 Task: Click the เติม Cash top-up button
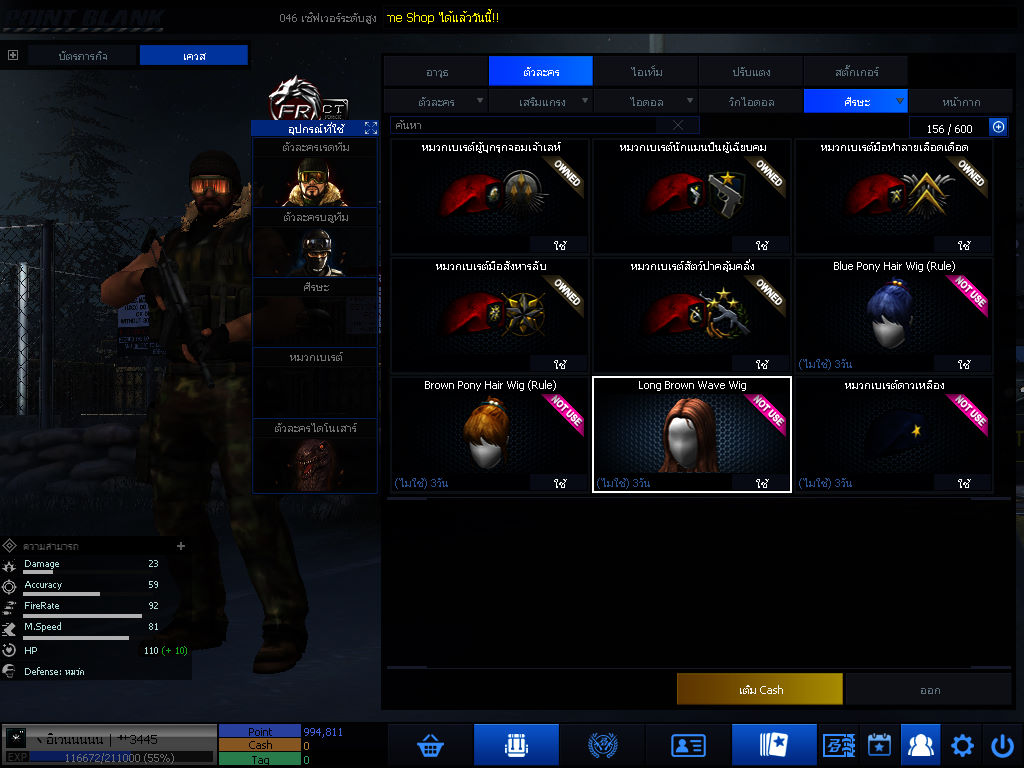tap(760, 690)
